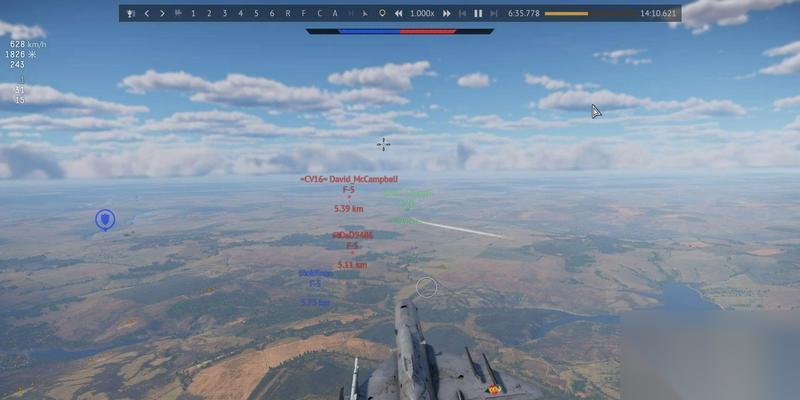The width and height of the screenshot is (800, 400).
Task: Click the circle icon in replay toolbar
Action: click(381, 14)
